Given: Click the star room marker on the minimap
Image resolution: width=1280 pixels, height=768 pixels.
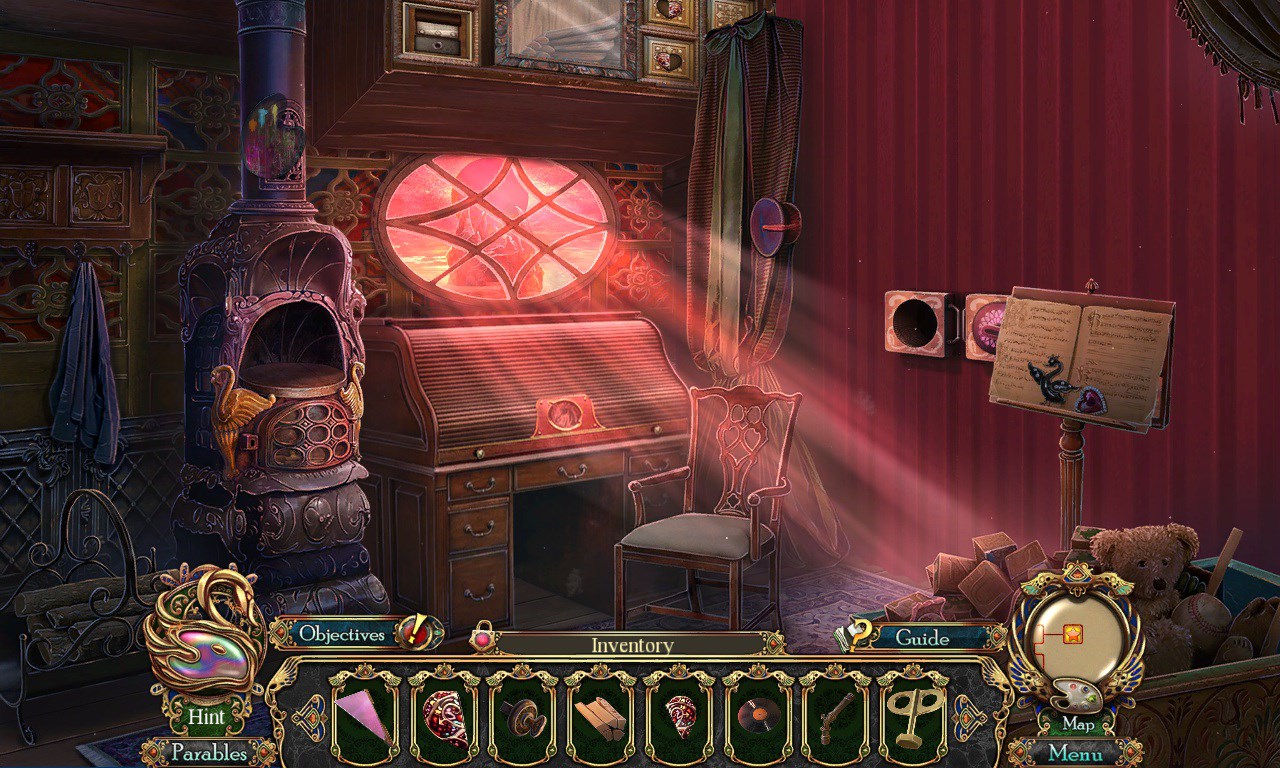Looking at the screenshot, I should click(x=1072, y=633).
